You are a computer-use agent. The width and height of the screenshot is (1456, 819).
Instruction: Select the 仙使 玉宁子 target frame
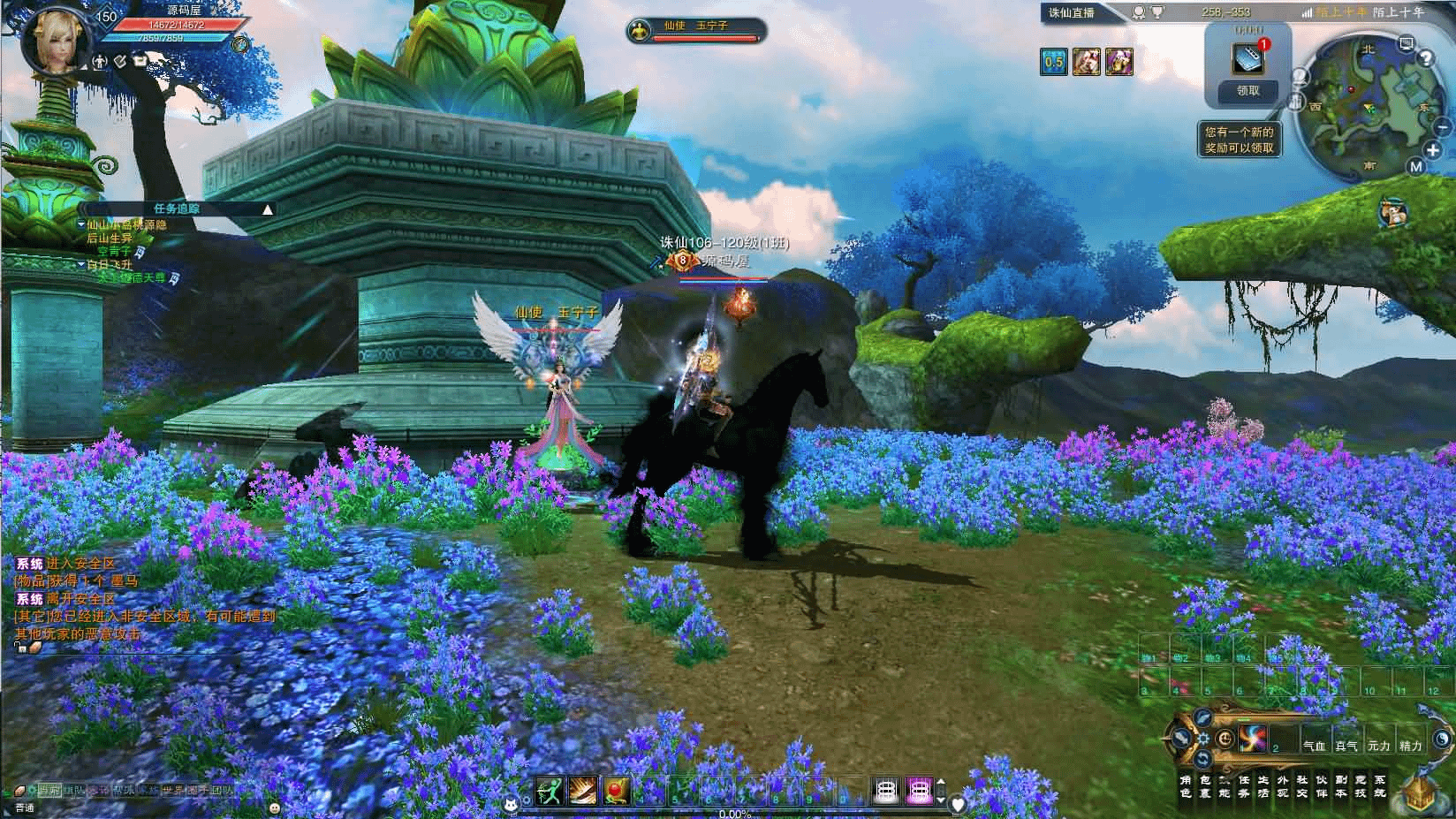(694, 31)
